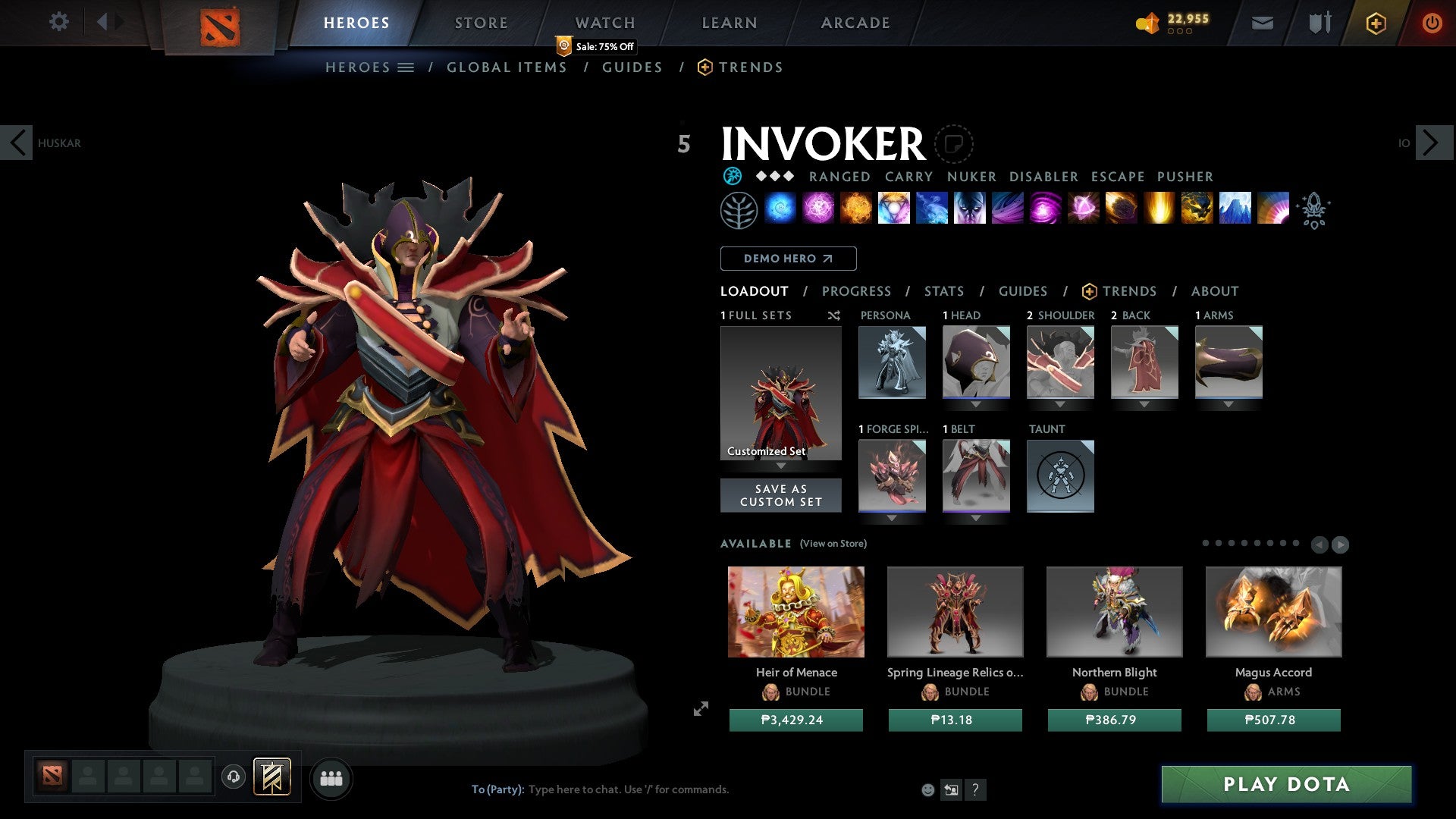Switch to the Stats tab
This screenshot has height=819, width=1456.
pyautogui.click(x=943, y=290)
